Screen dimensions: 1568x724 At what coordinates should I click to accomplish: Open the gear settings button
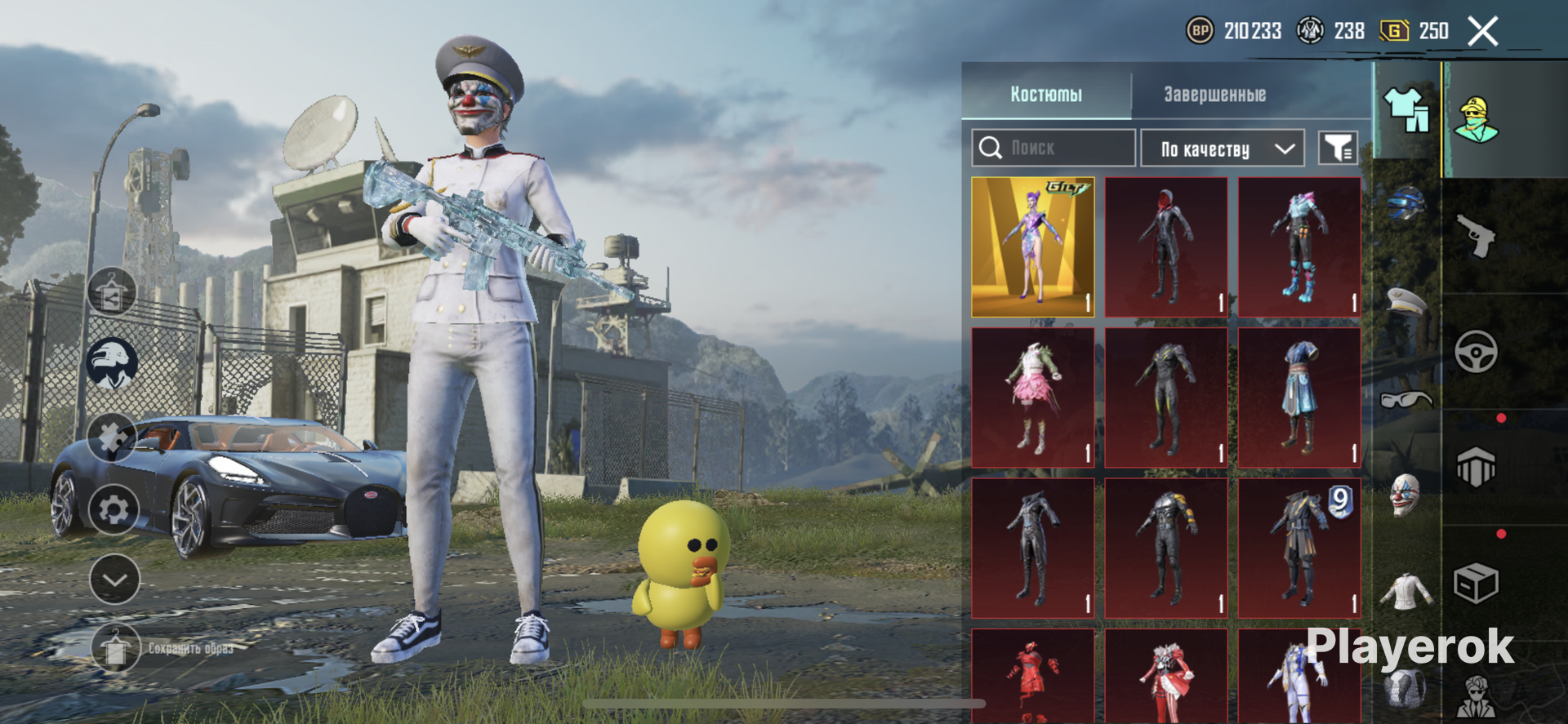(114, 510)
